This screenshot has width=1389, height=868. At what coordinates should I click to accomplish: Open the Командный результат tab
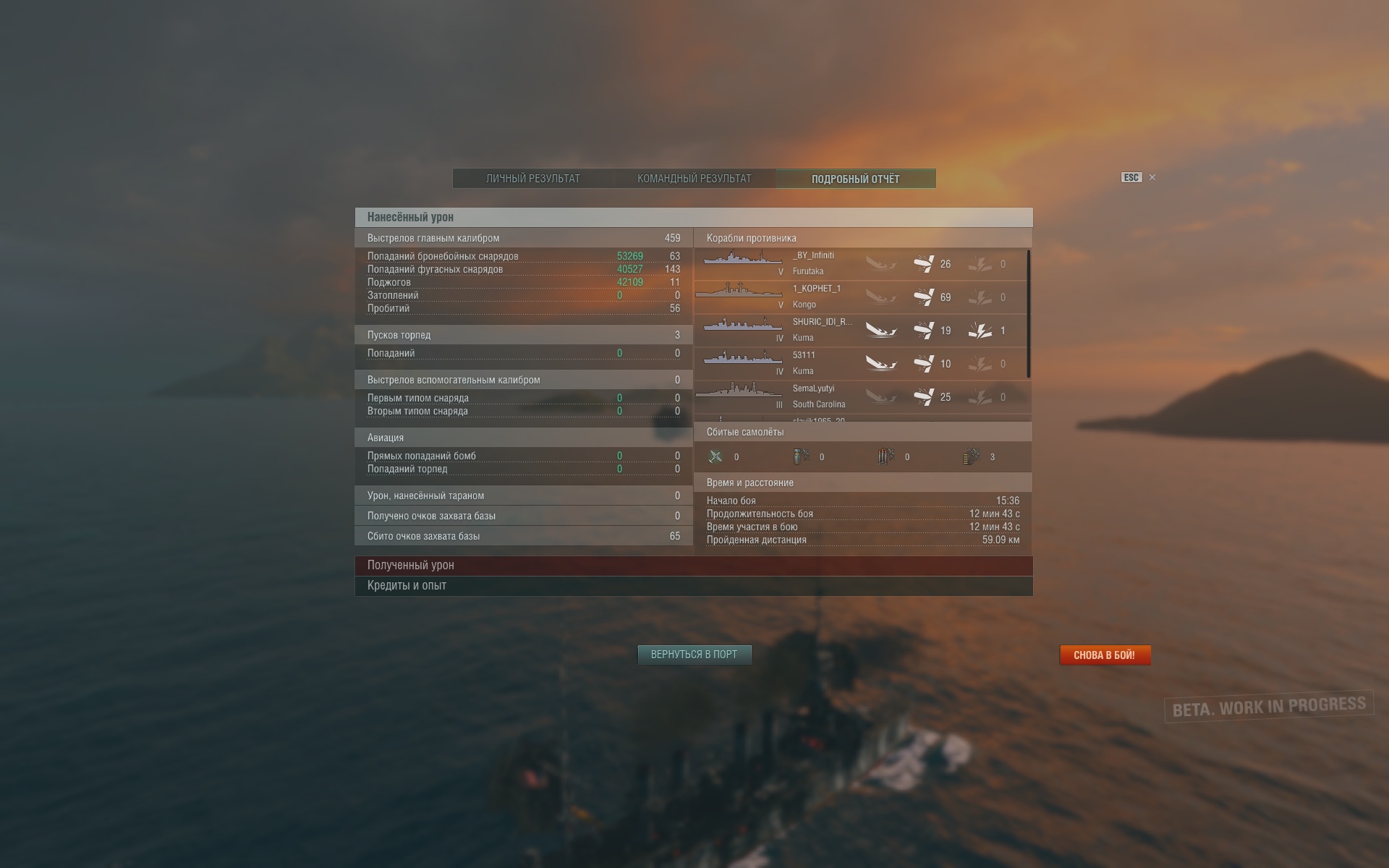694,179
